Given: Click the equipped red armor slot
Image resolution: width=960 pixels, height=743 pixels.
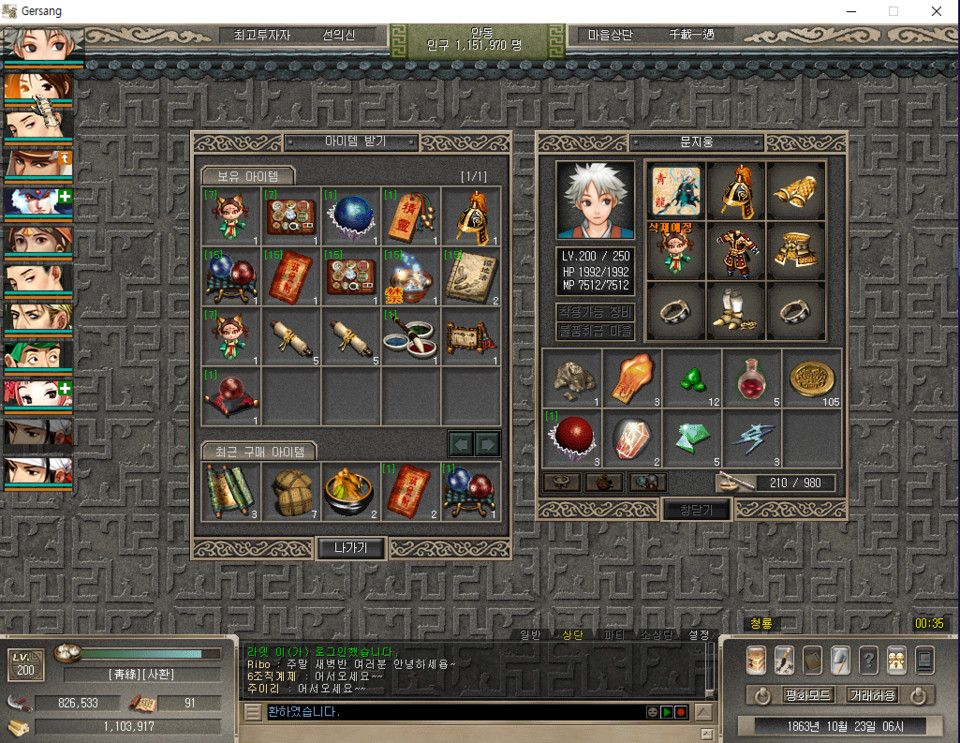Looking at the screenshot, I should pos(734,250).
